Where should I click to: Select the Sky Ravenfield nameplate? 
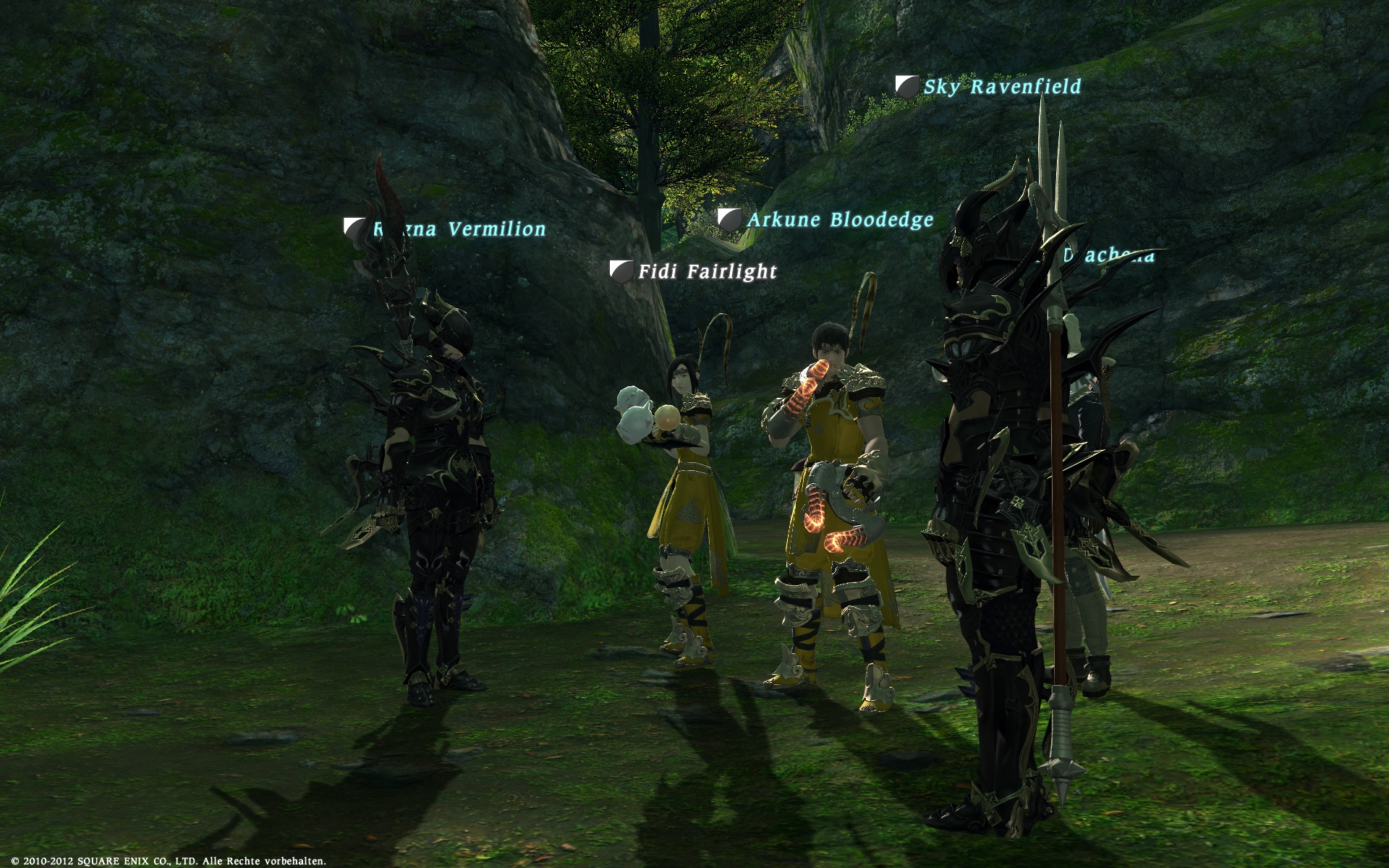point(1002,87)
